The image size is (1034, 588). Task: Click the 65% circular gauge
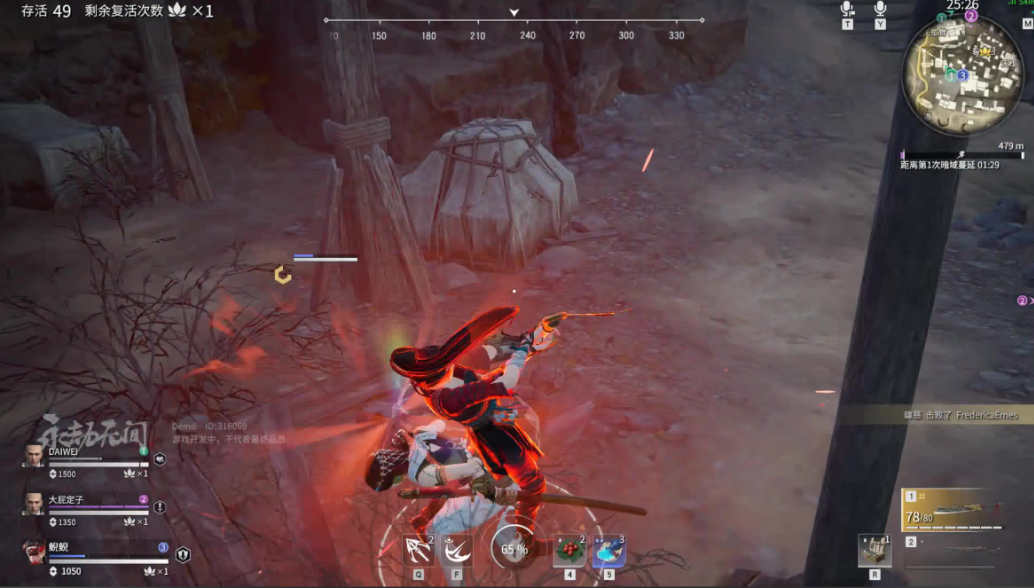point(514,549)
